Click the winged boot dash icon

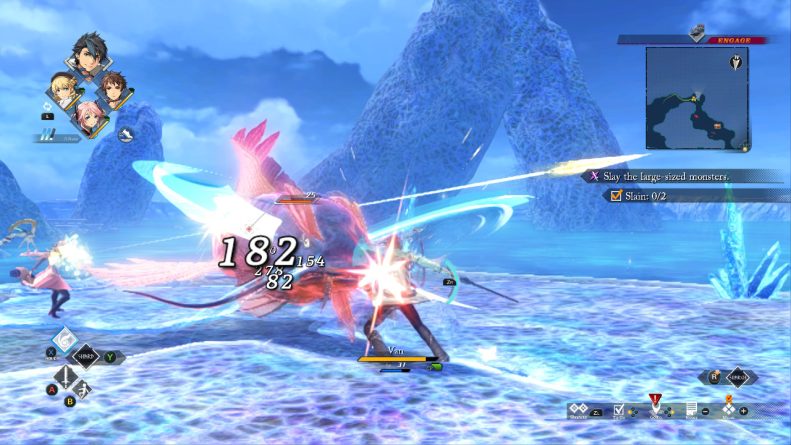[x=127, y=133]
